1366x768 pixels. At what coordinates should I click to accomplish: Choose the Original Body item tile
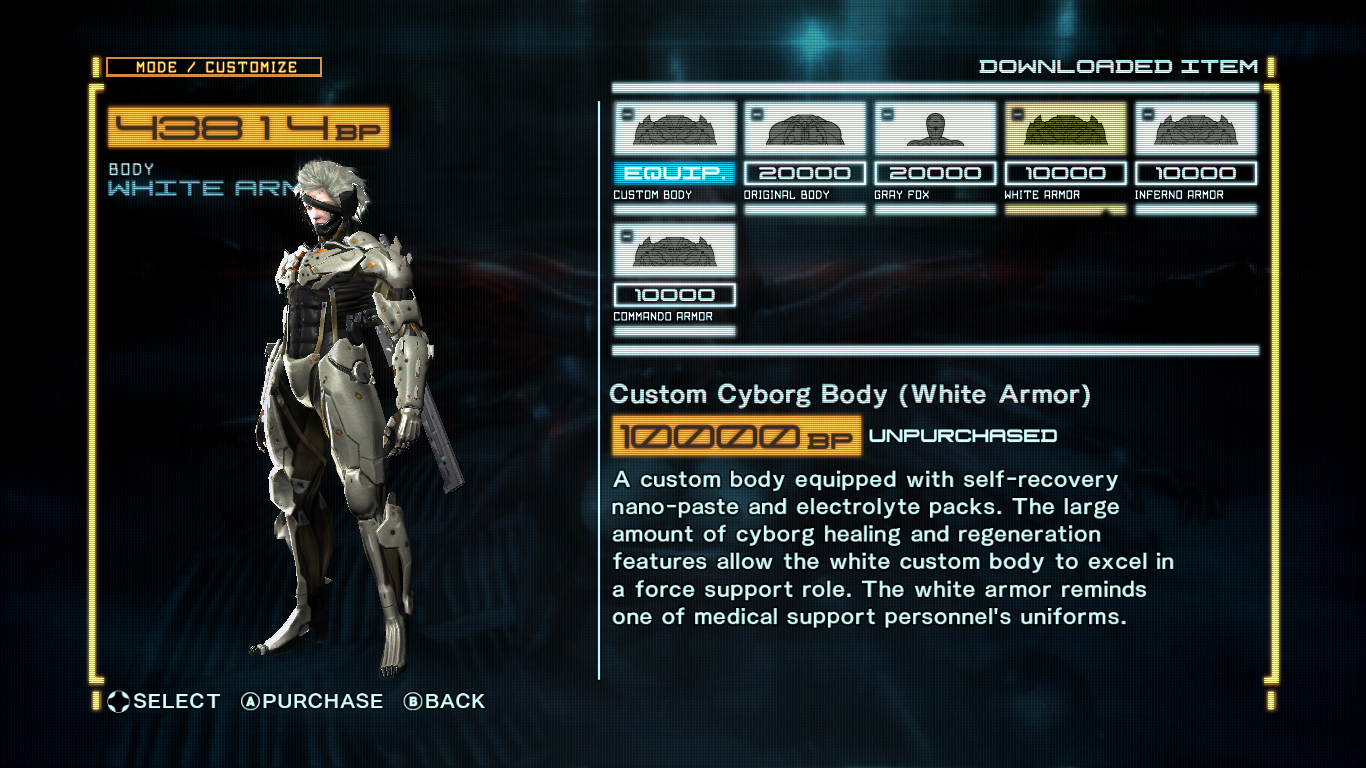(x=805, y=130)
